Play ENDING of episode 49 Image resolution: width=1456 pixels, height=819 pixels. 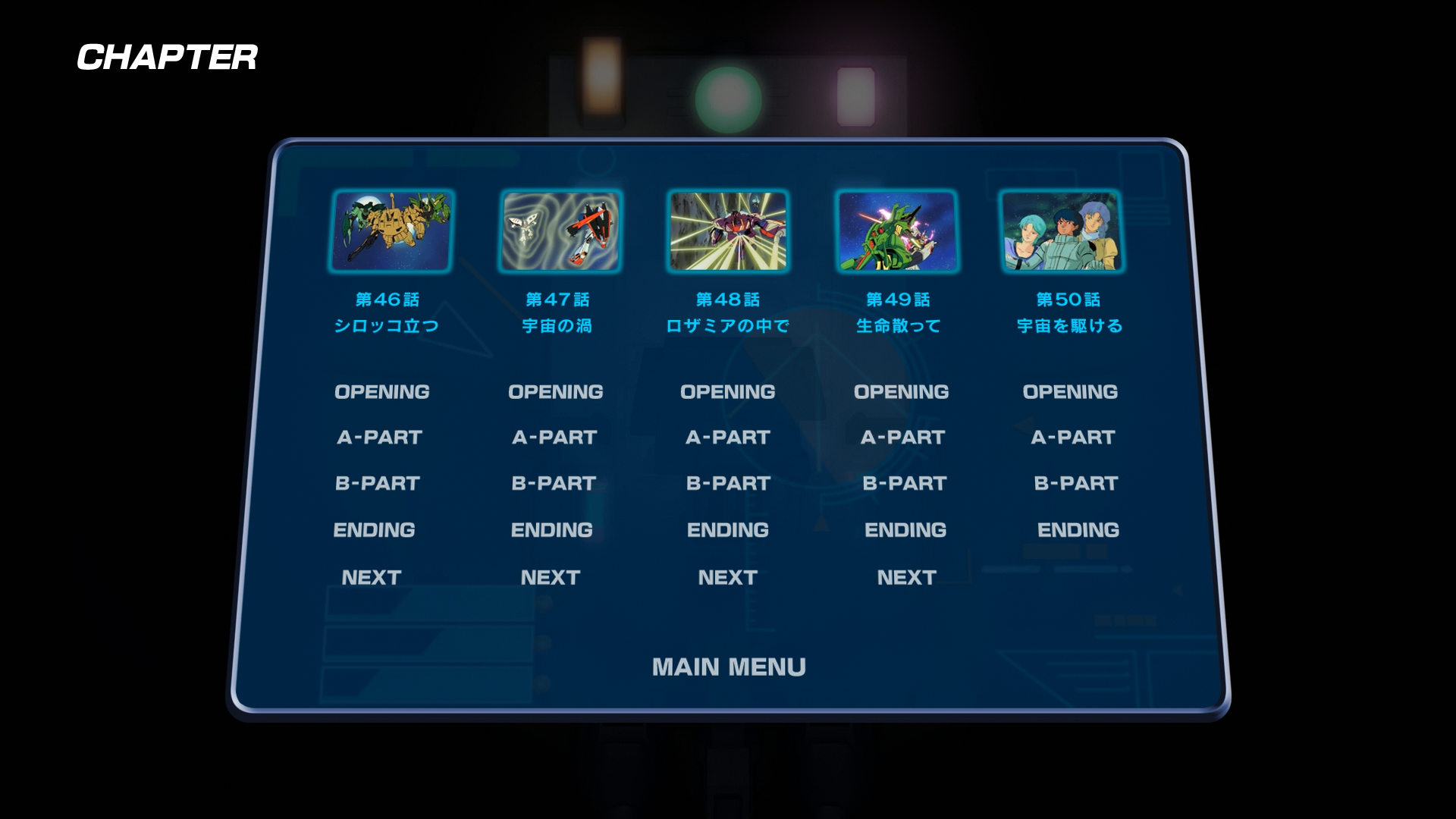point(905,530)
